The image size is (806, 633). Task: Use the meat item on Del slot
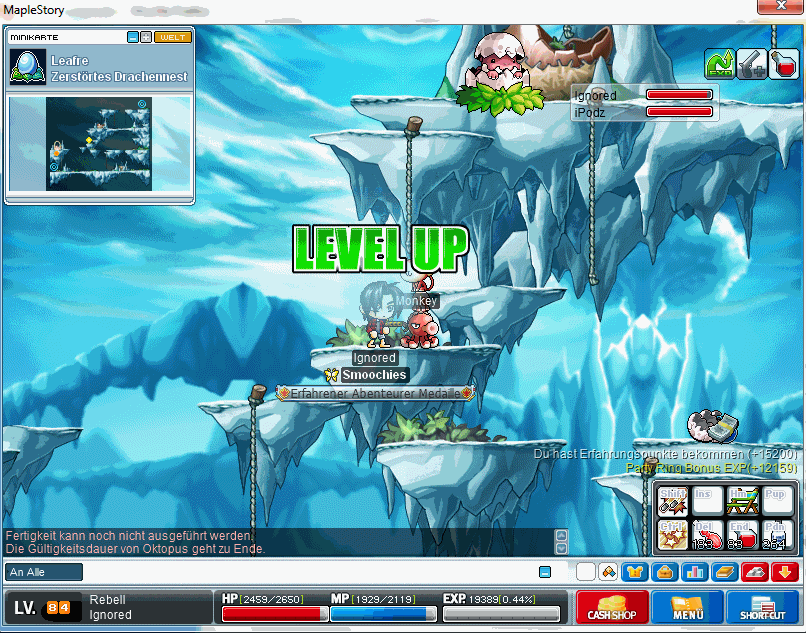(x=707, y=534)
